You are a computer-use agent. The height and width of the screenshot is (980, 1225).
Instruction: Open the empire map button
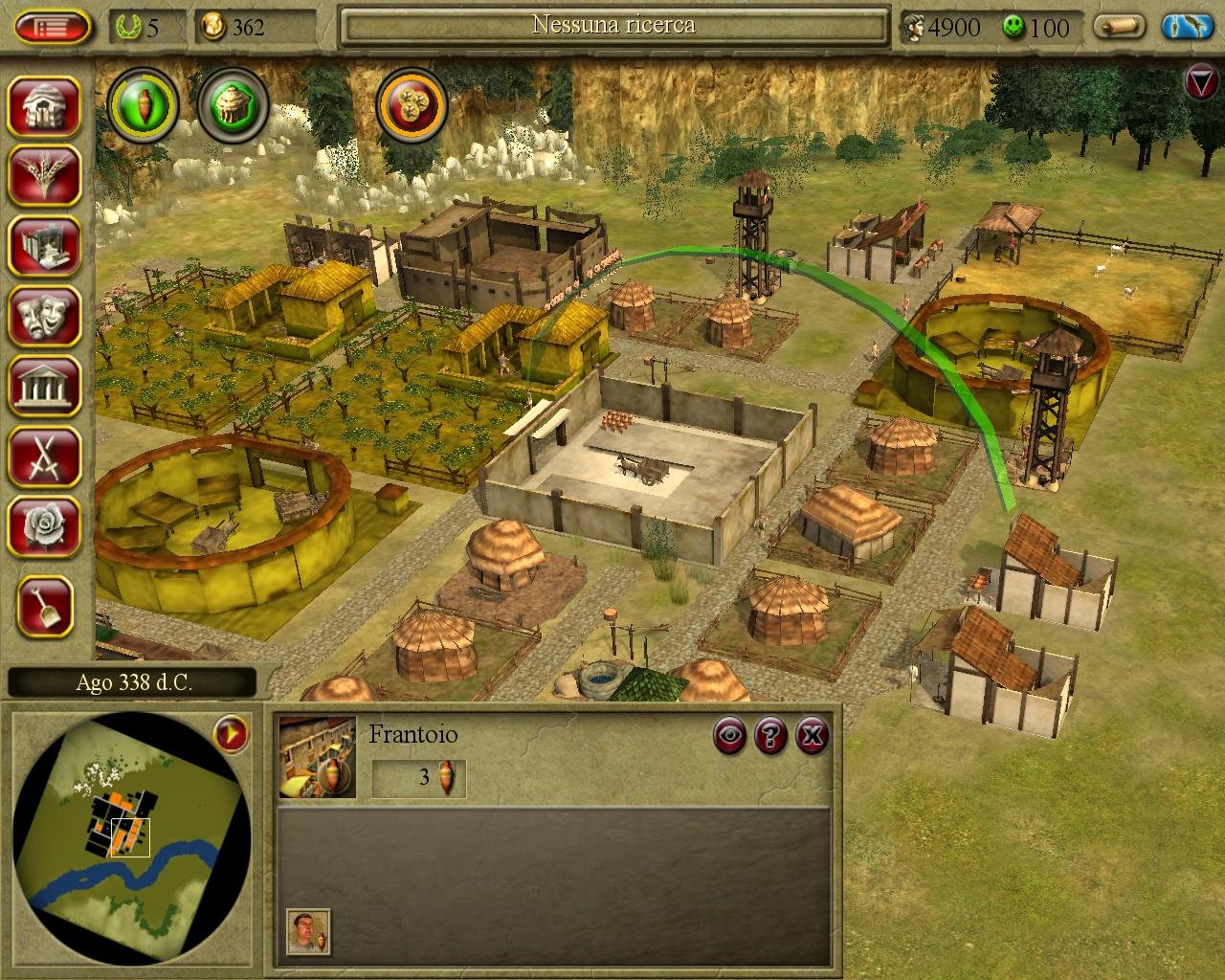pos(1188,26)
